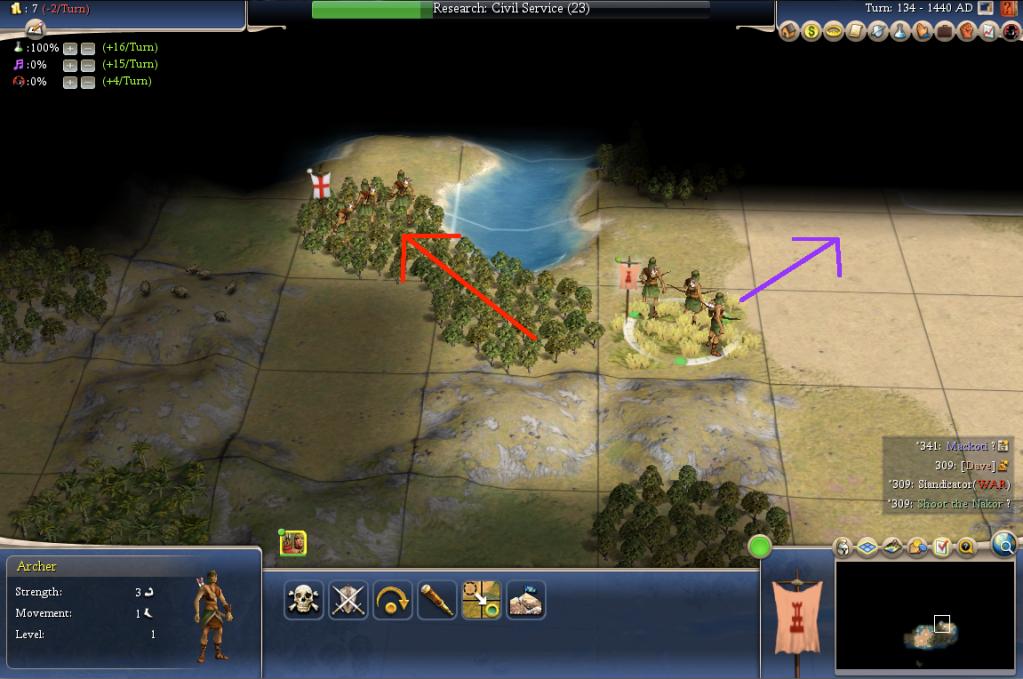Open the domestic advisor house icon
The width and height of the screenshot is (1023, 679).
pyautogui.click(x=789, y=31)
